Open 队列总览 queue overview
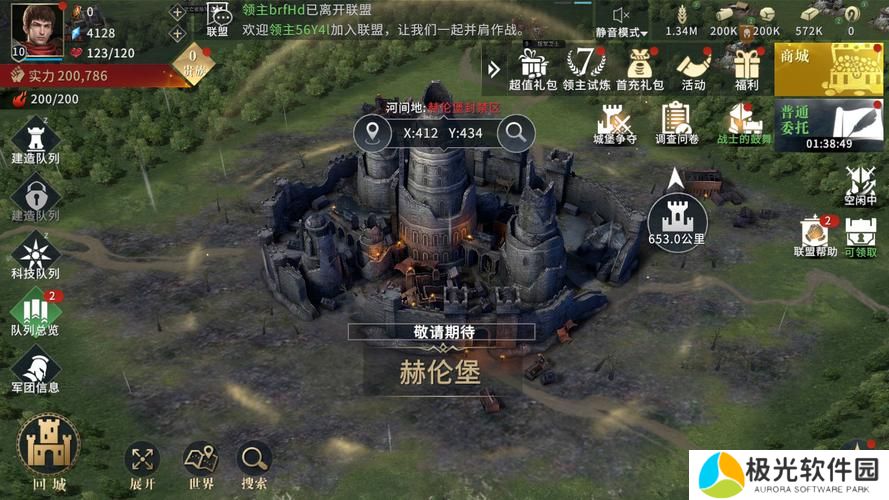The width and height of the screenshot is (889, 500). click(x=35, y=312)
